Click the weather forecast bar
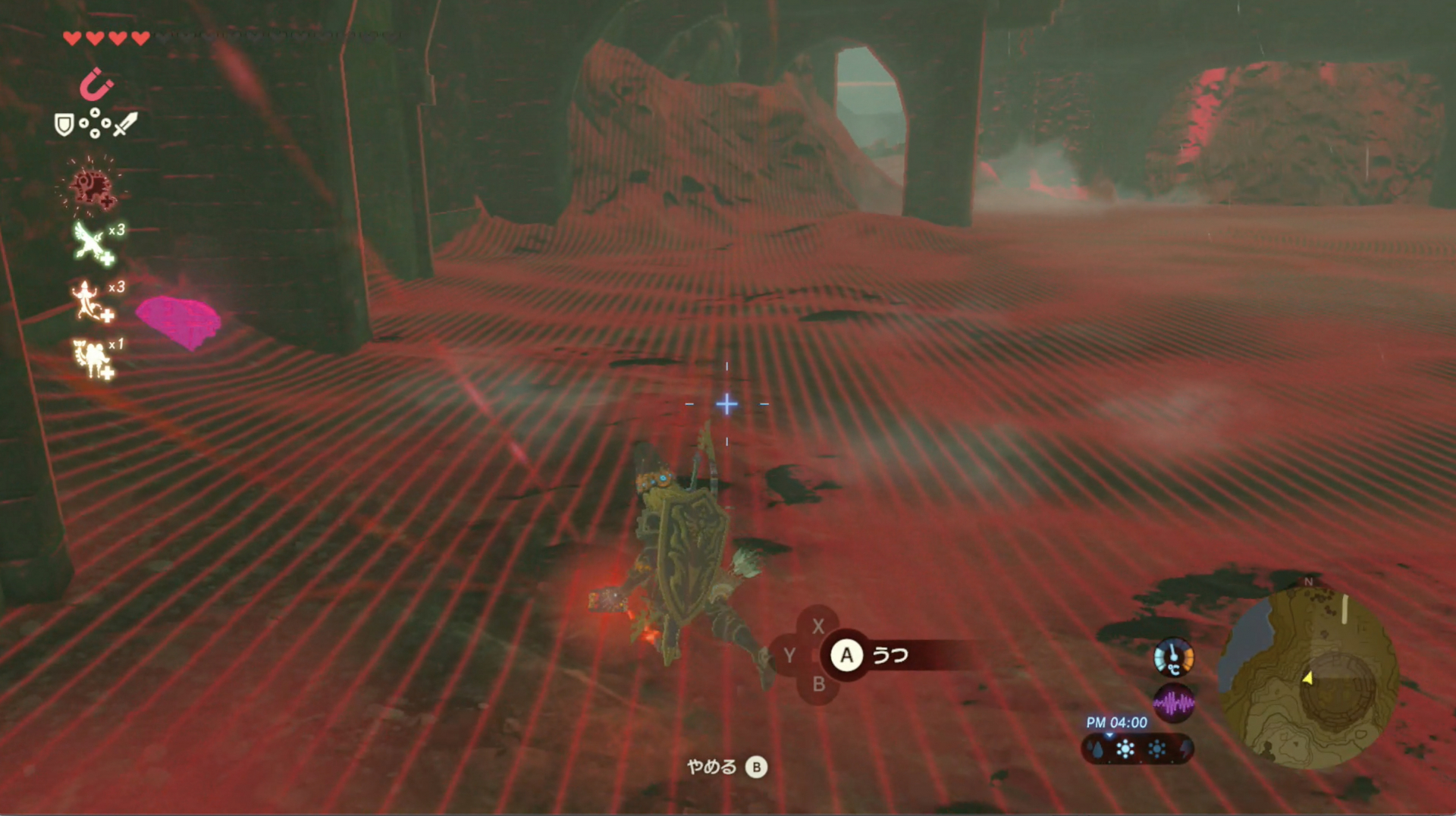Screen dimensions: 1456x816 click(x=1137, y=749)
